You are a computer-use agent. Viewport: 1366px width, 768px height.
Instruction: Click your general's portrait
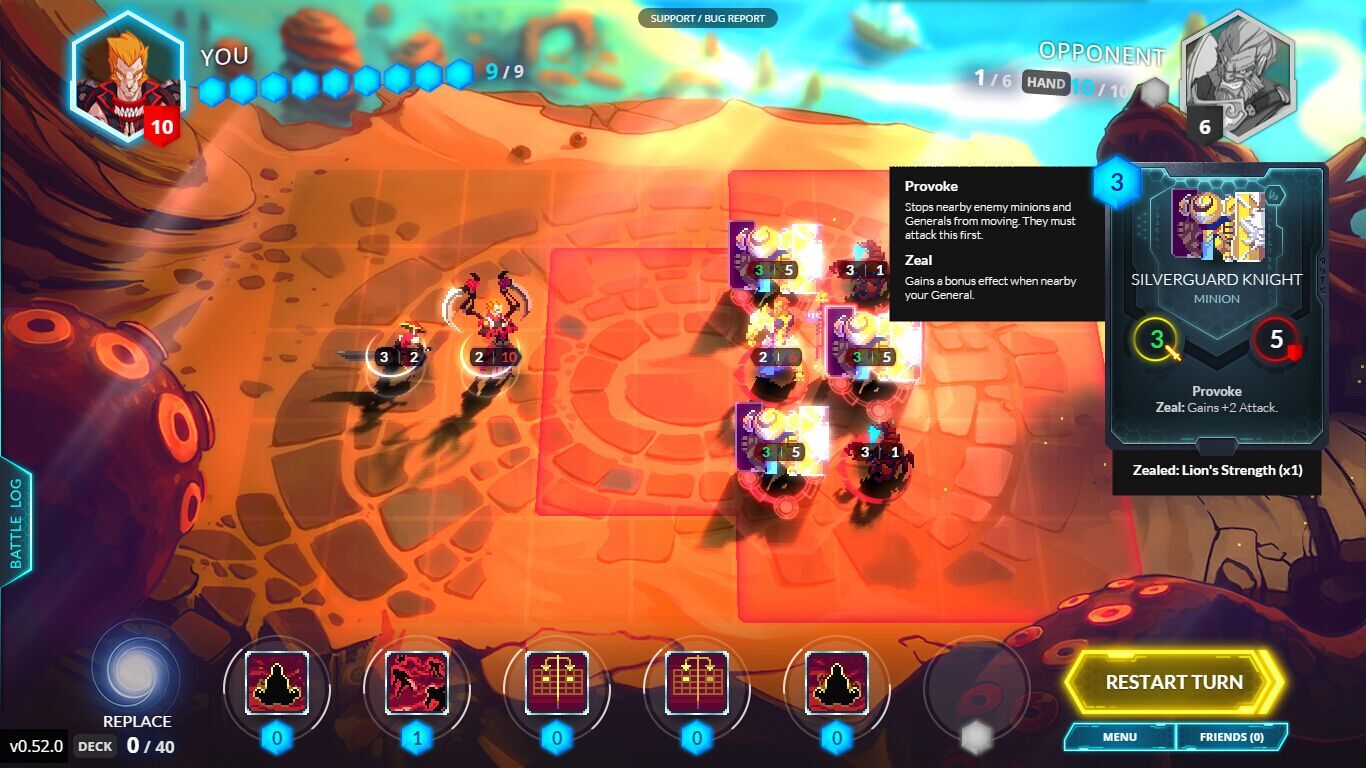pos(127,76)
